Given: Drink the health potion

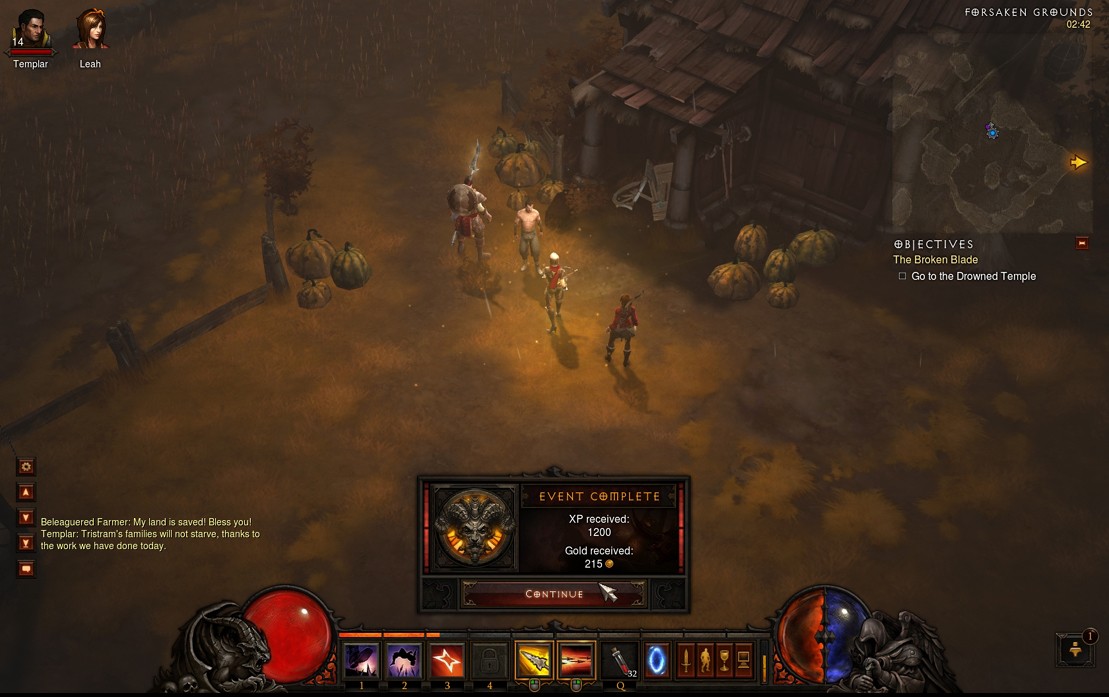Looking at the screenshot, I should click(x=620, y=661).
